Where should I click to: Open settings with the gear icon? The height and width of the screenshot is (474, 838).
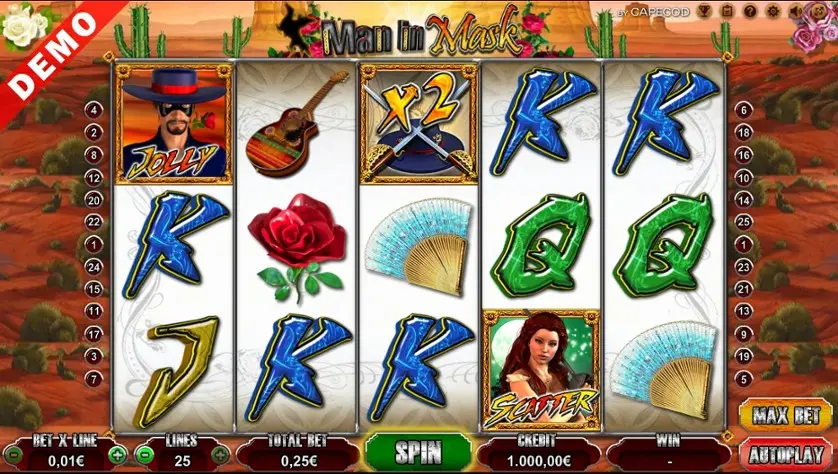pyautogui.click(x=770, y=12)
